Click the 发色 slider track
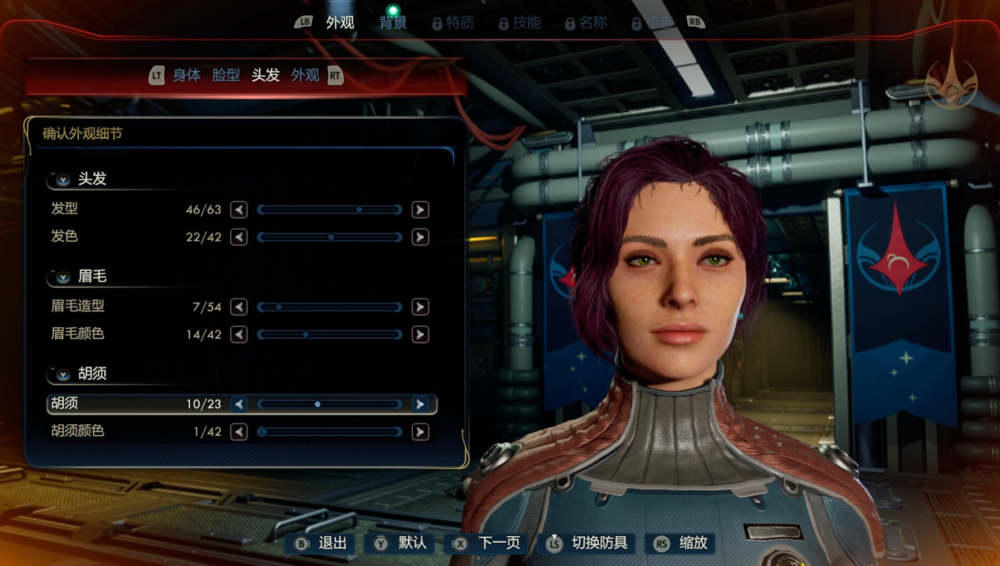The width and height of the screenshot is (1000, 566). [329, 237]
